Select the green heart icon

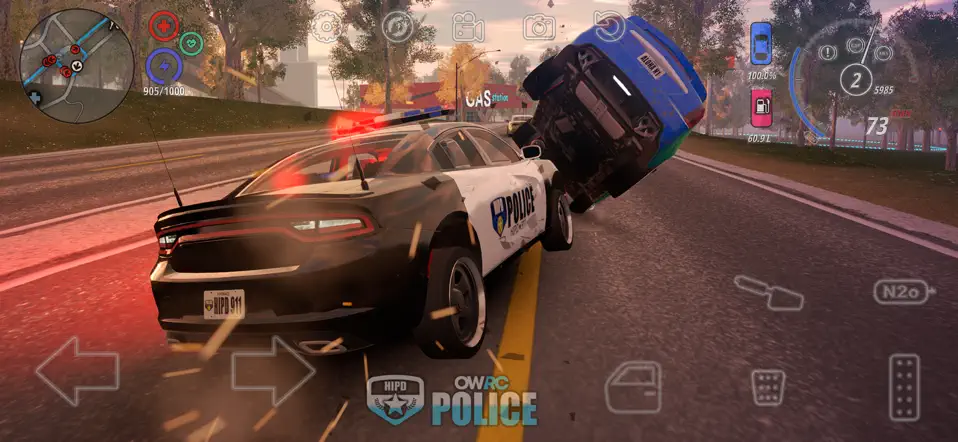click(191, 43)
